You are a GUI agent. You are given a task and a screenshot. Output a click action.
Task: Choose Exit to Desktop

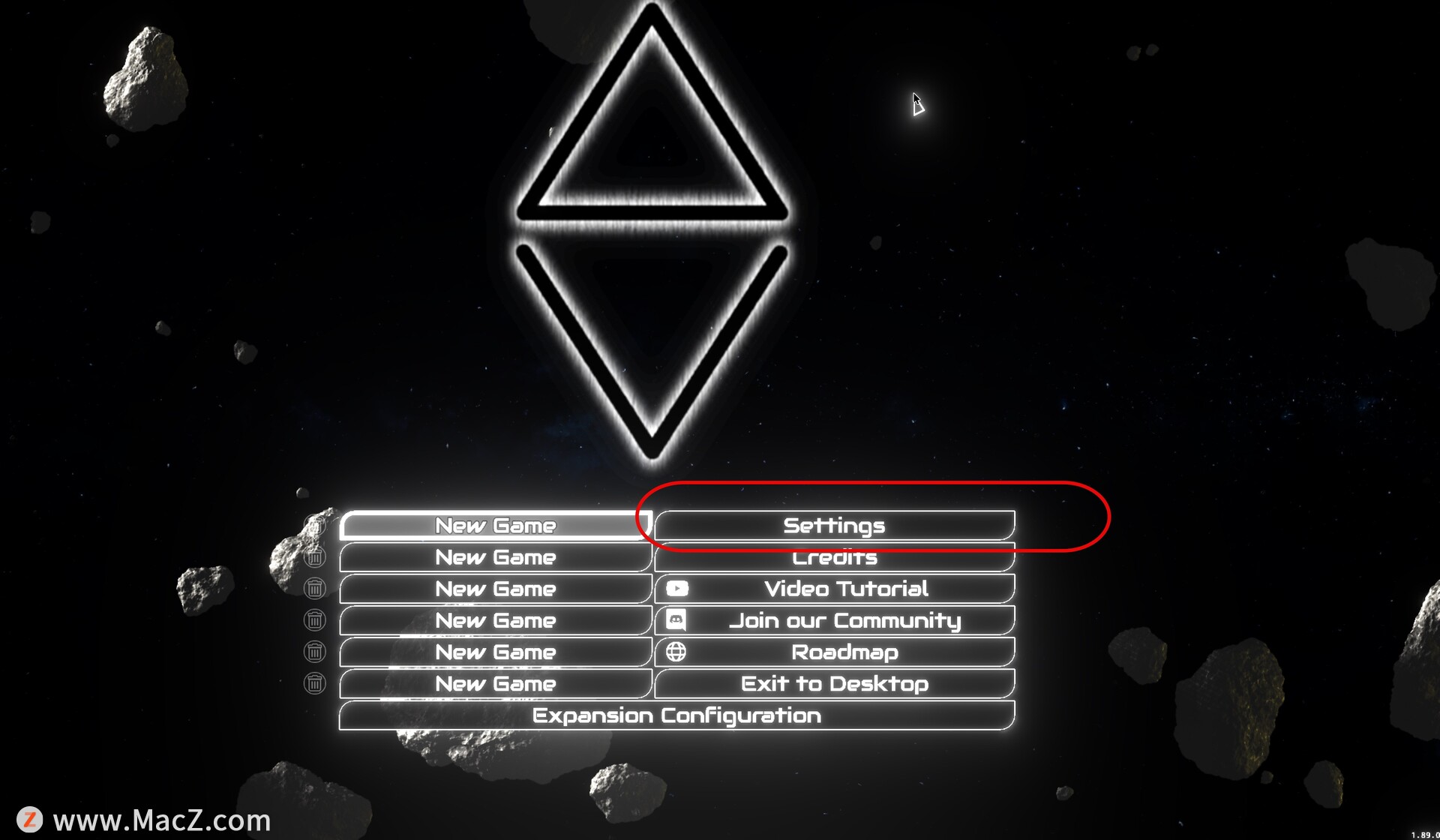[834, 684]
